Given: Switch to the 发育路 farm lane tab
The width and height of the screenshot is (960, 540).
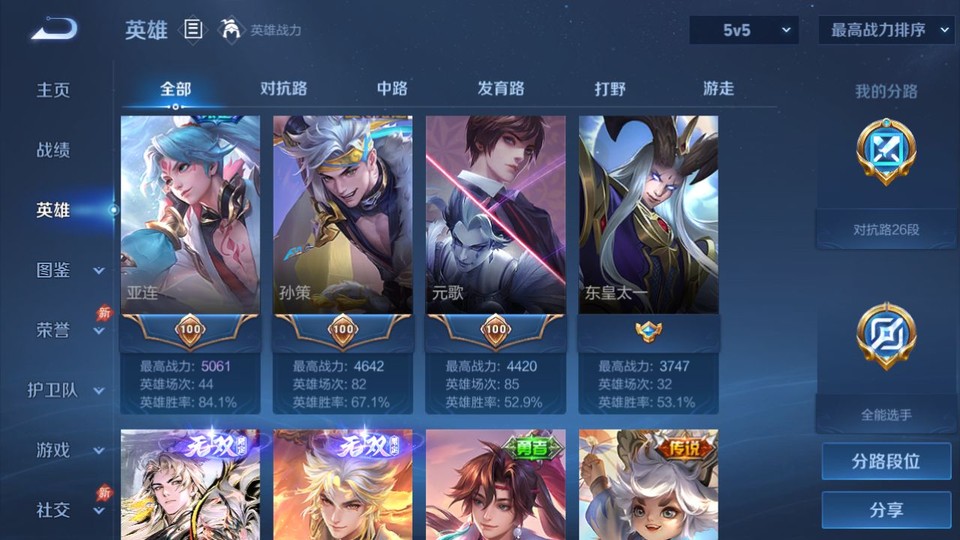Looking at the screenshot, I should coord(500,88).
